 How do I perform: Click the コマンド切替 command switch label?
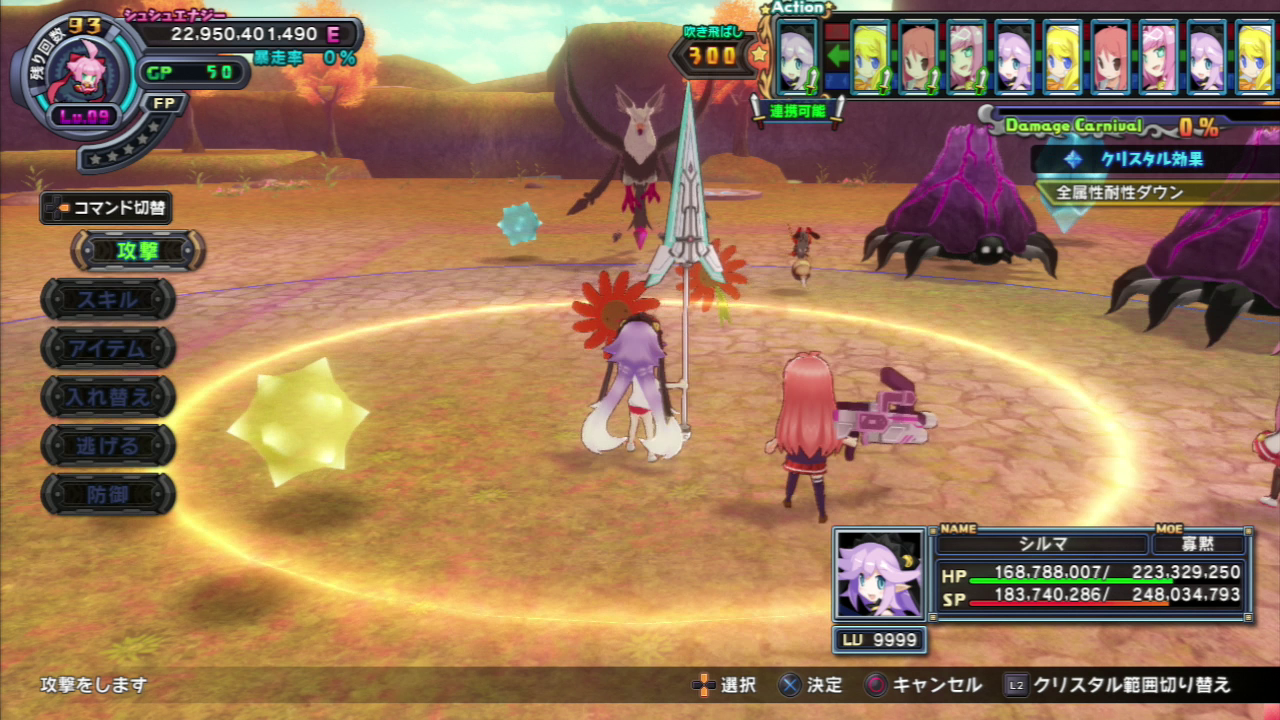click(x=107, y=208)
